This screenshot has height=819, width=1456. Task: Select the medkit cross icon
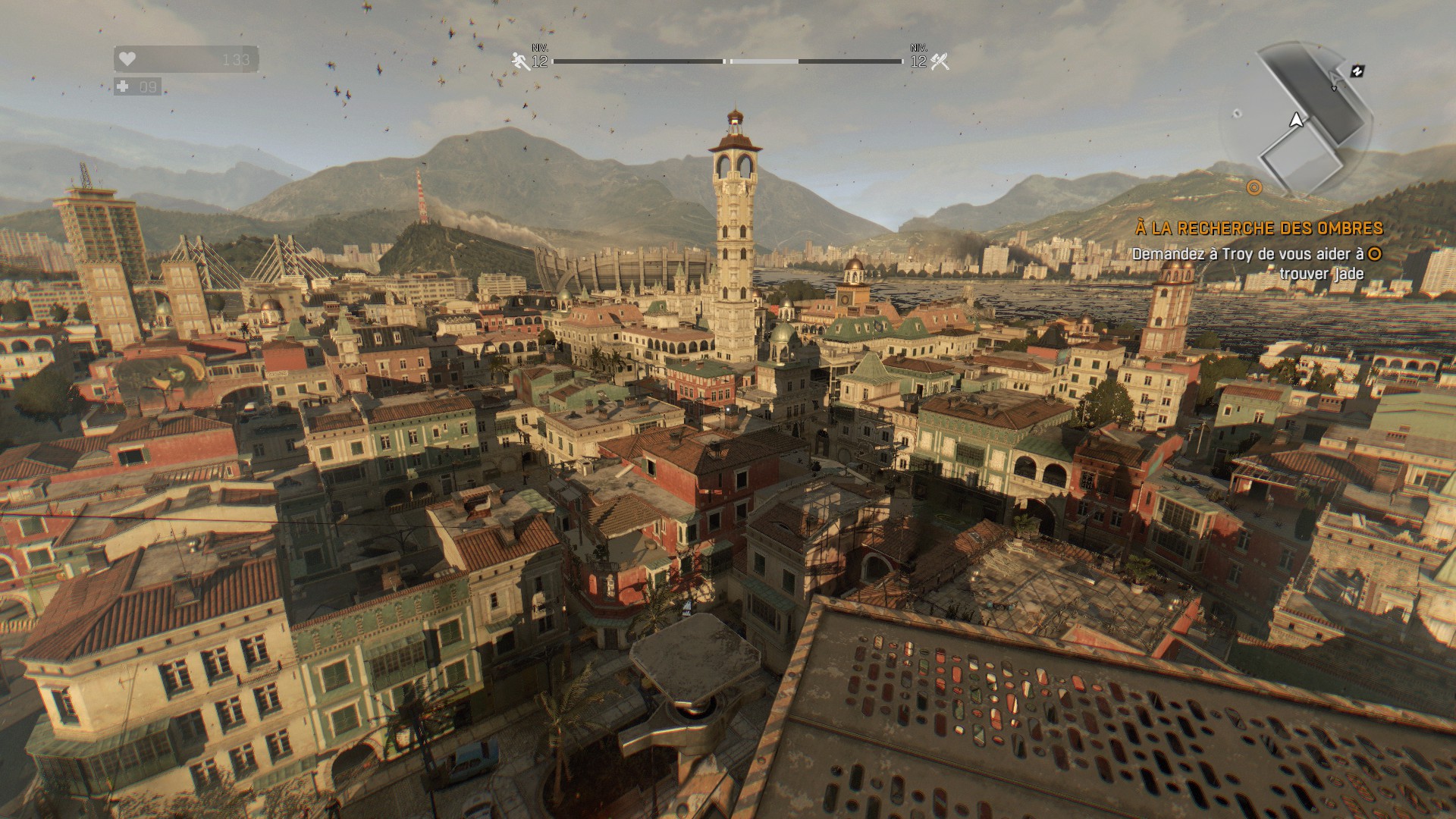pyautogui.click(x=124, y=86)
